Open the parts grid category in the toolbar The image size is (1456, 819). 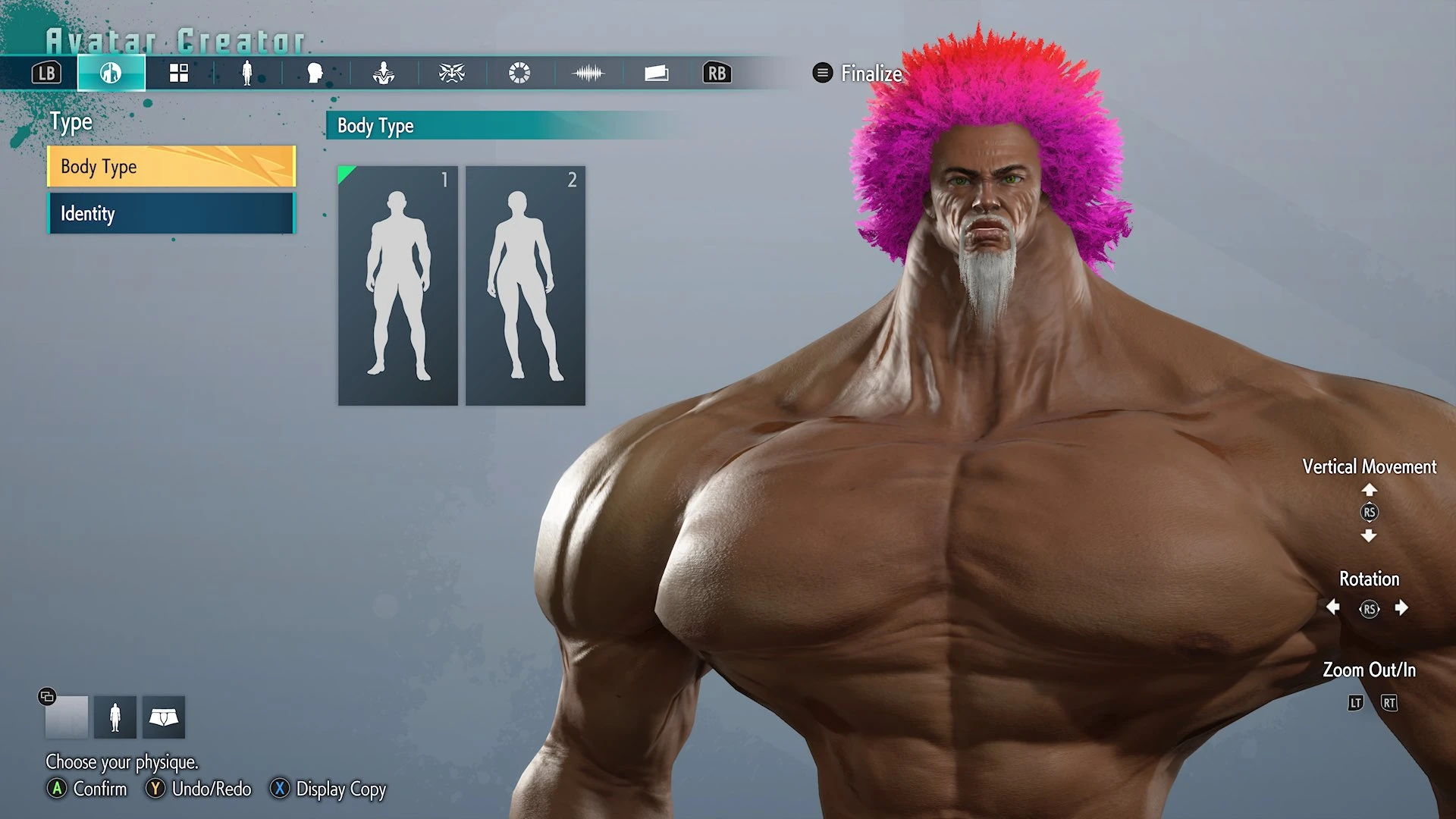click(179, 74)
